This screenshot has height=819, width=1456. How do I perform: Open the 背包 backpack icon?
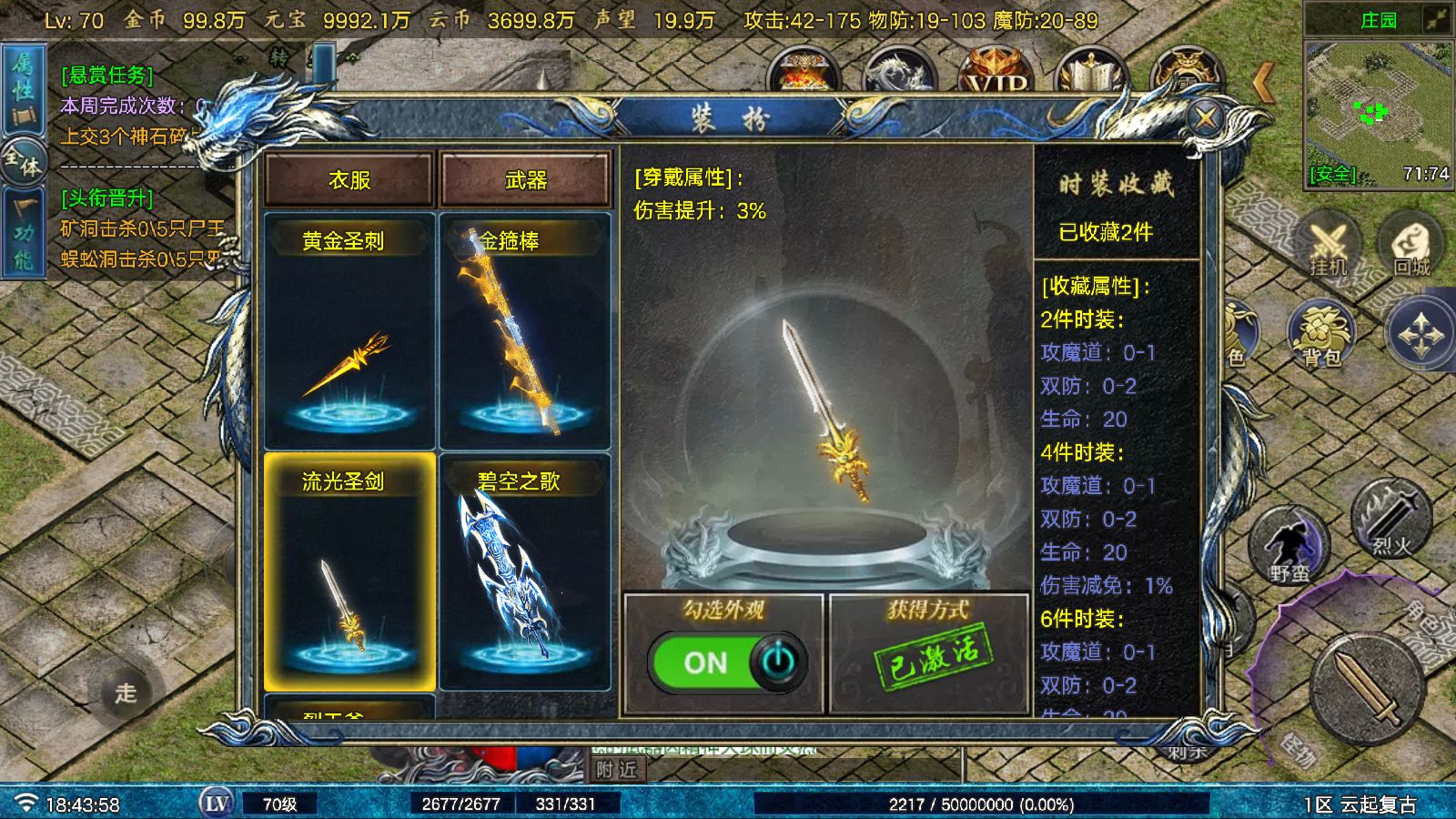[1319, 334]
